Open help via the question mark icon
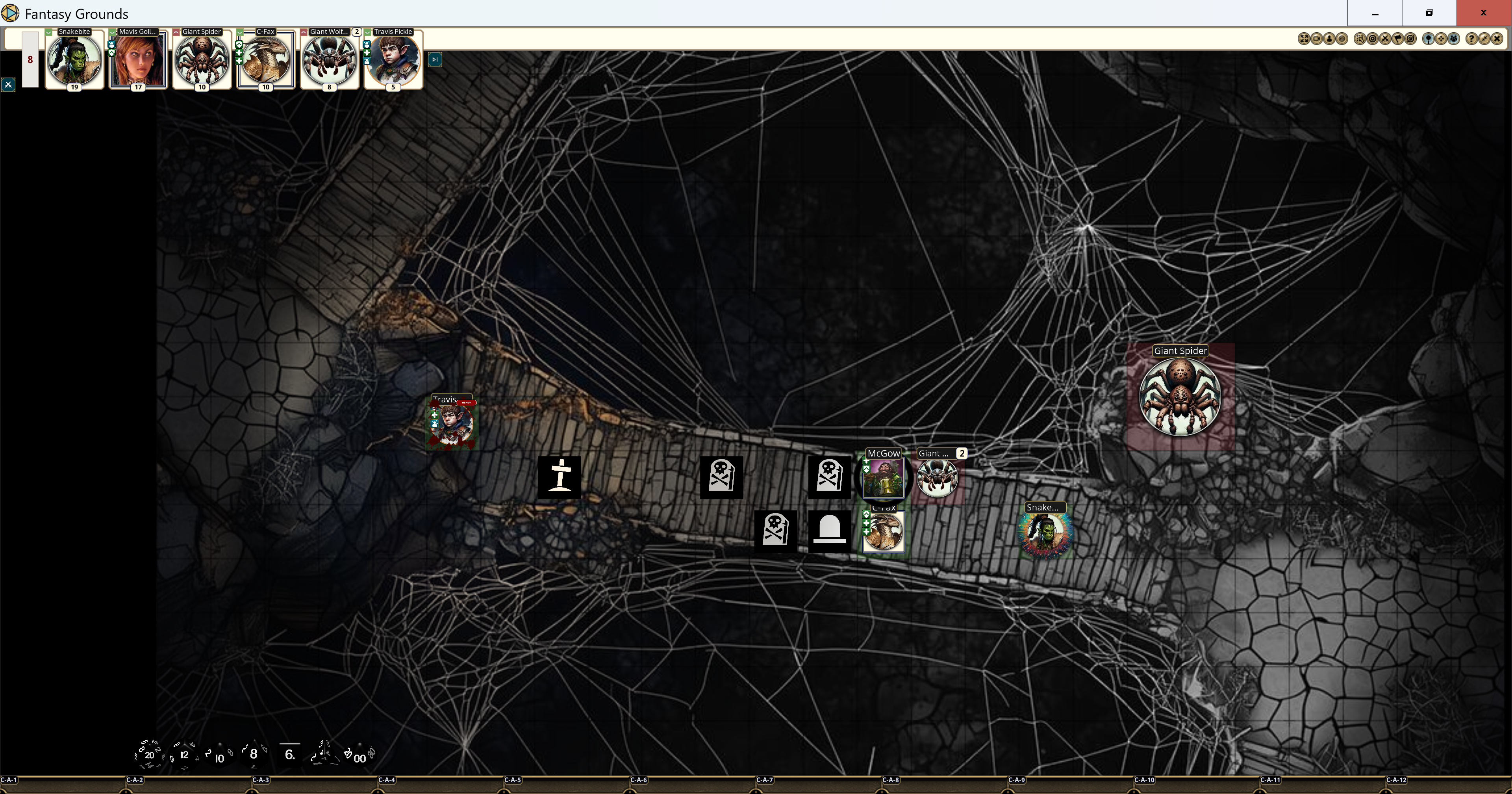1512x794 pixels. click(1472, 39)
